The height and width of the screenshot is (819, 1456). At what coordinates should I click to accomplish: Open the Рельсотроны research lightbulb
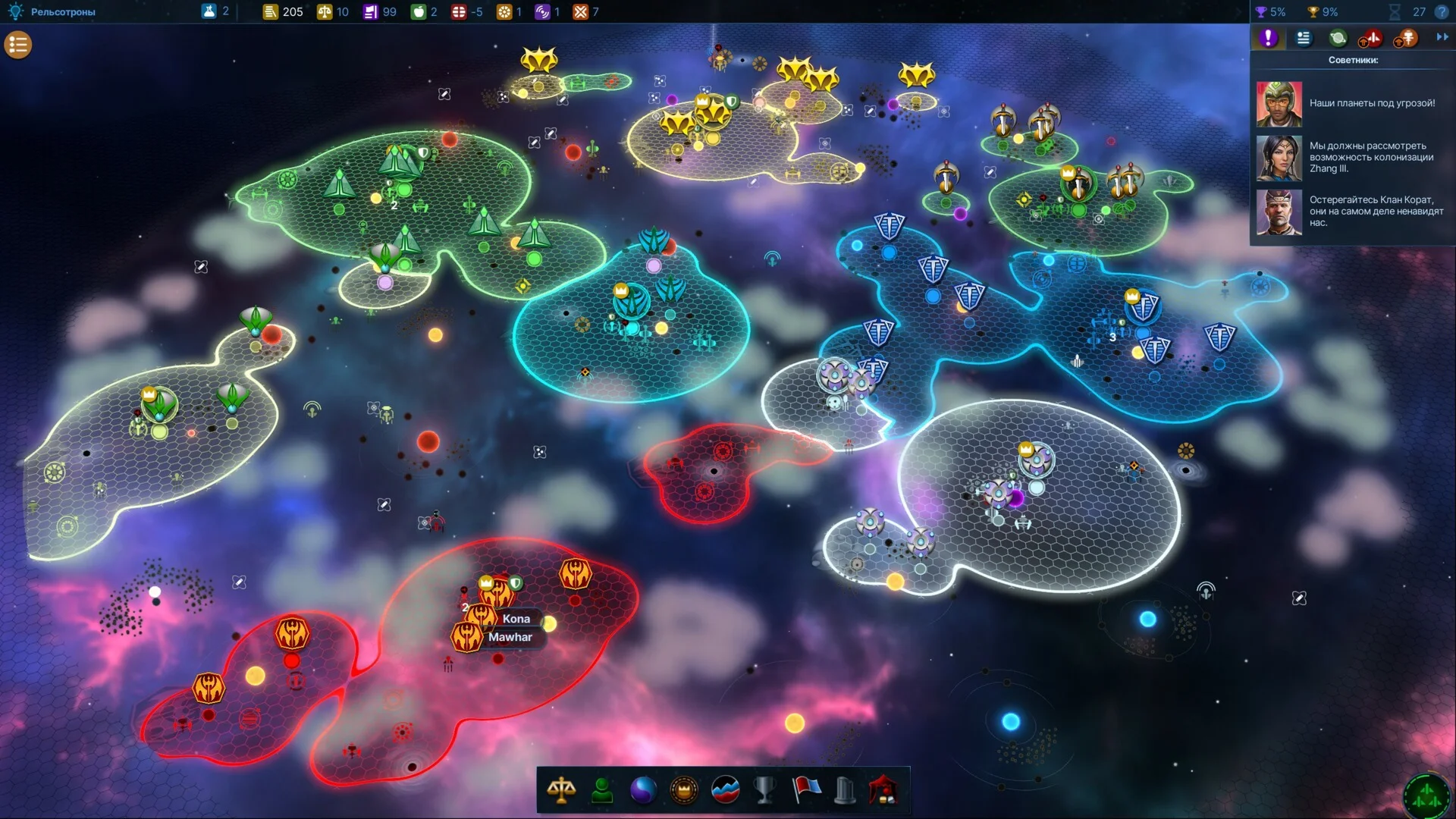(x=15, y=11)
